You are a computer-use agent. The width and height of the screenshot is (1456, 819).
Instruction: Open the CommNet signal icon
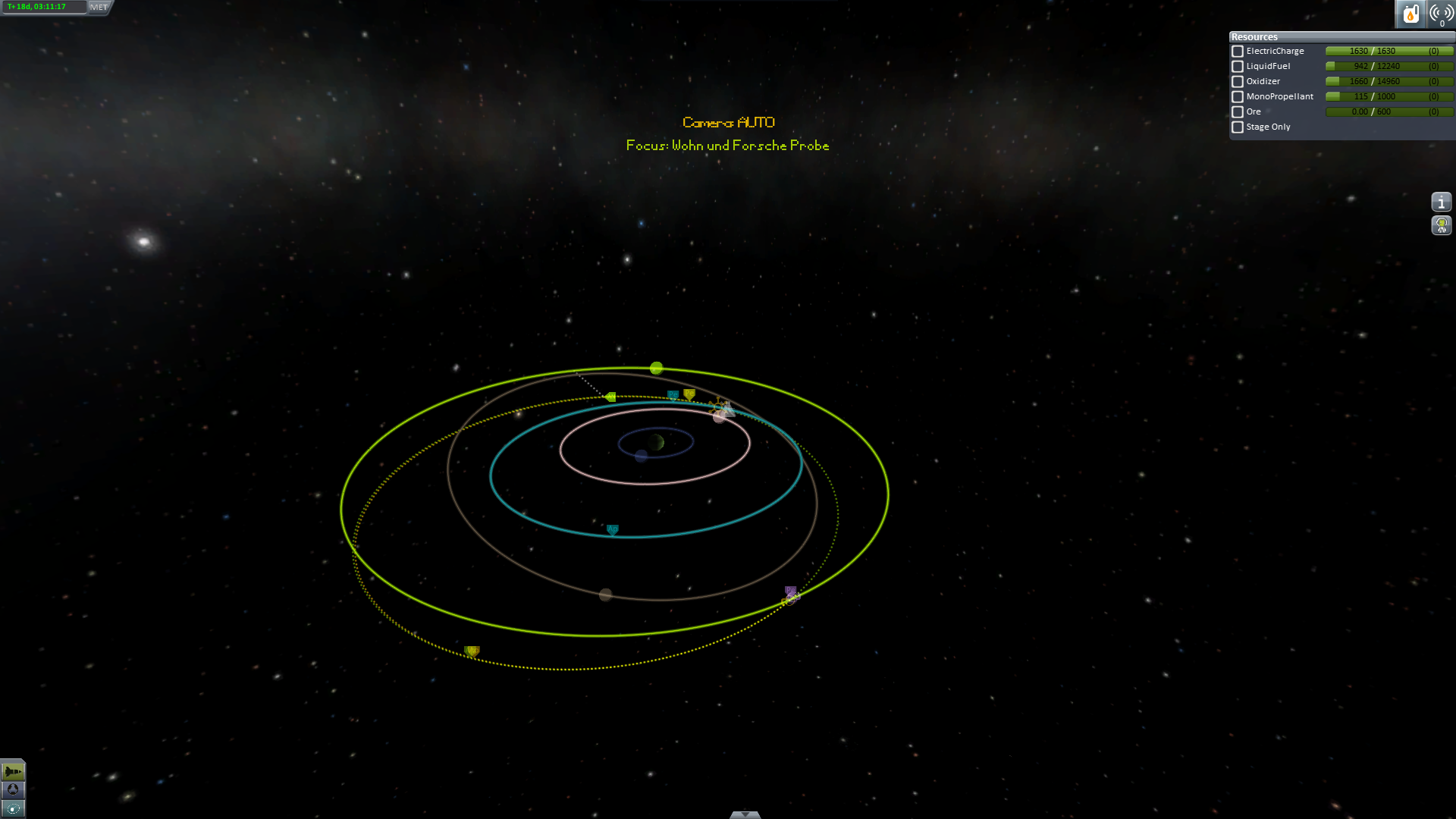[x=1441, y=14]
